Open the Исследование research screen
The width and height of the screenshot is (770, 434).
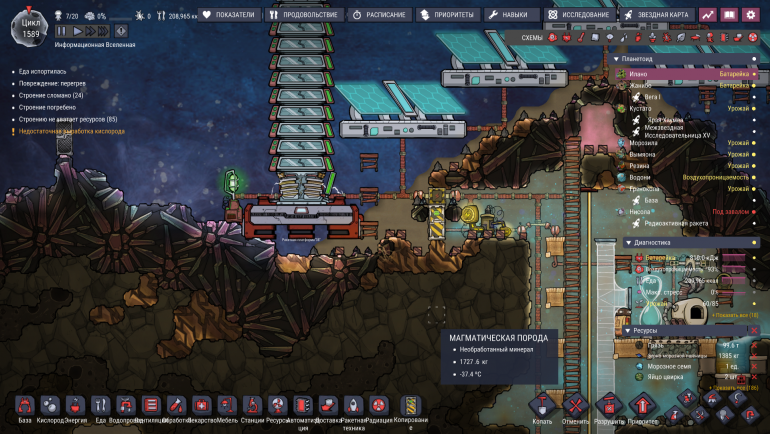580,15
